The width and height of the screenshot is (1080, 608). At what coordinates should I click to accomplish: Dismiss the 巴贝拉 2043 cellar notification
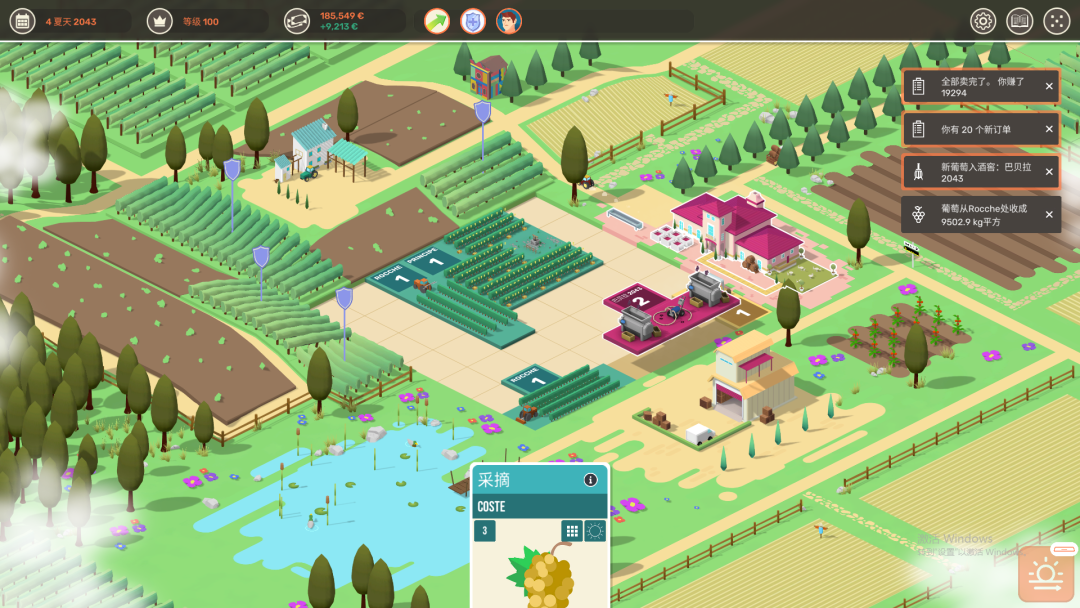[x=1049, y=172]
